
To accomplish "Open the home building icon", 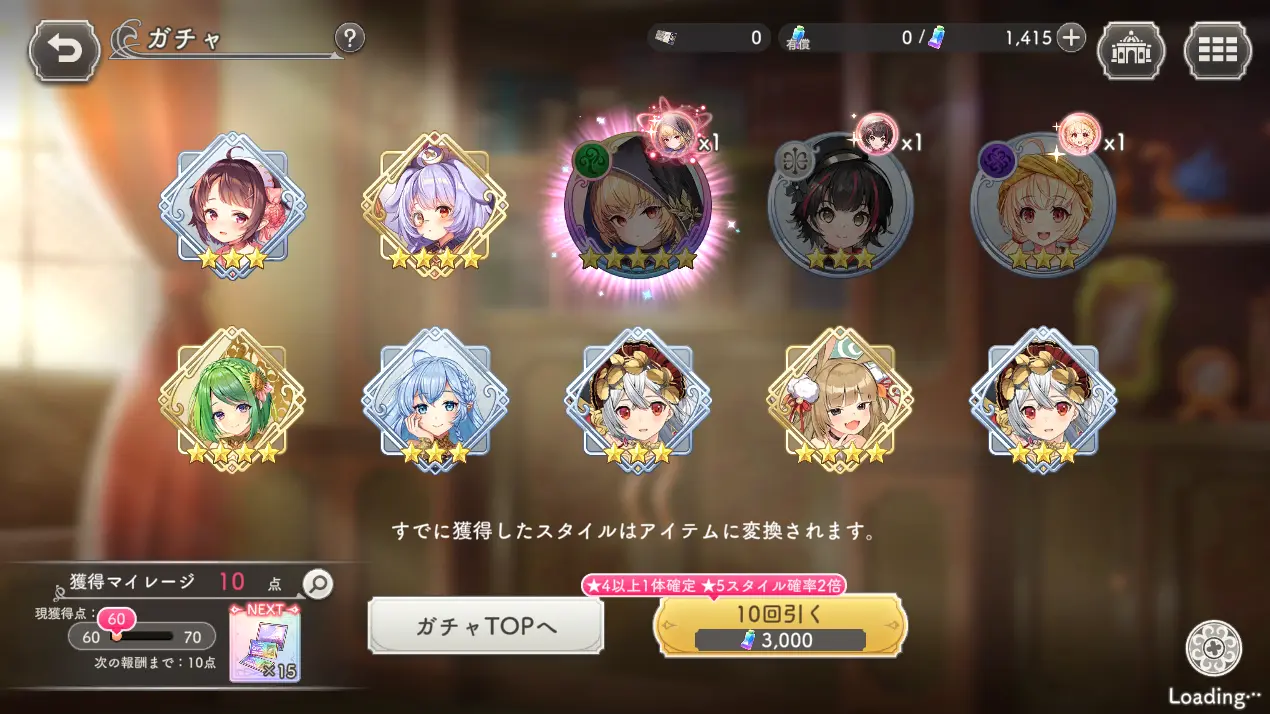I will pyautogui.click(x=1131, y=50).
